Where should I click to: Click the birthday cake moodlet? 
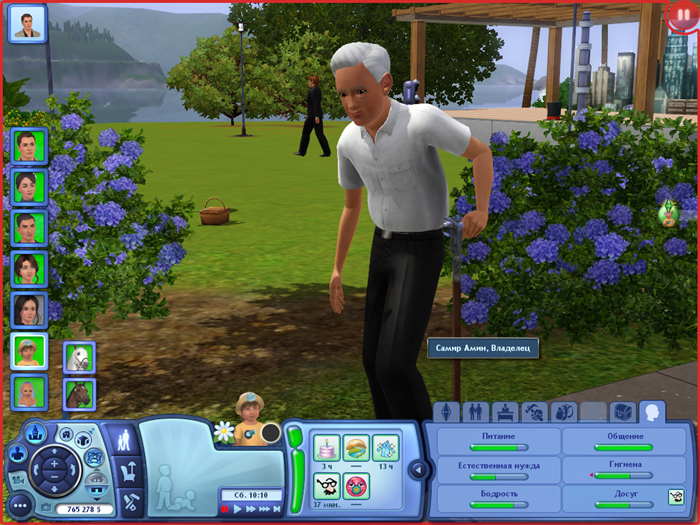(x=327, y=447)
